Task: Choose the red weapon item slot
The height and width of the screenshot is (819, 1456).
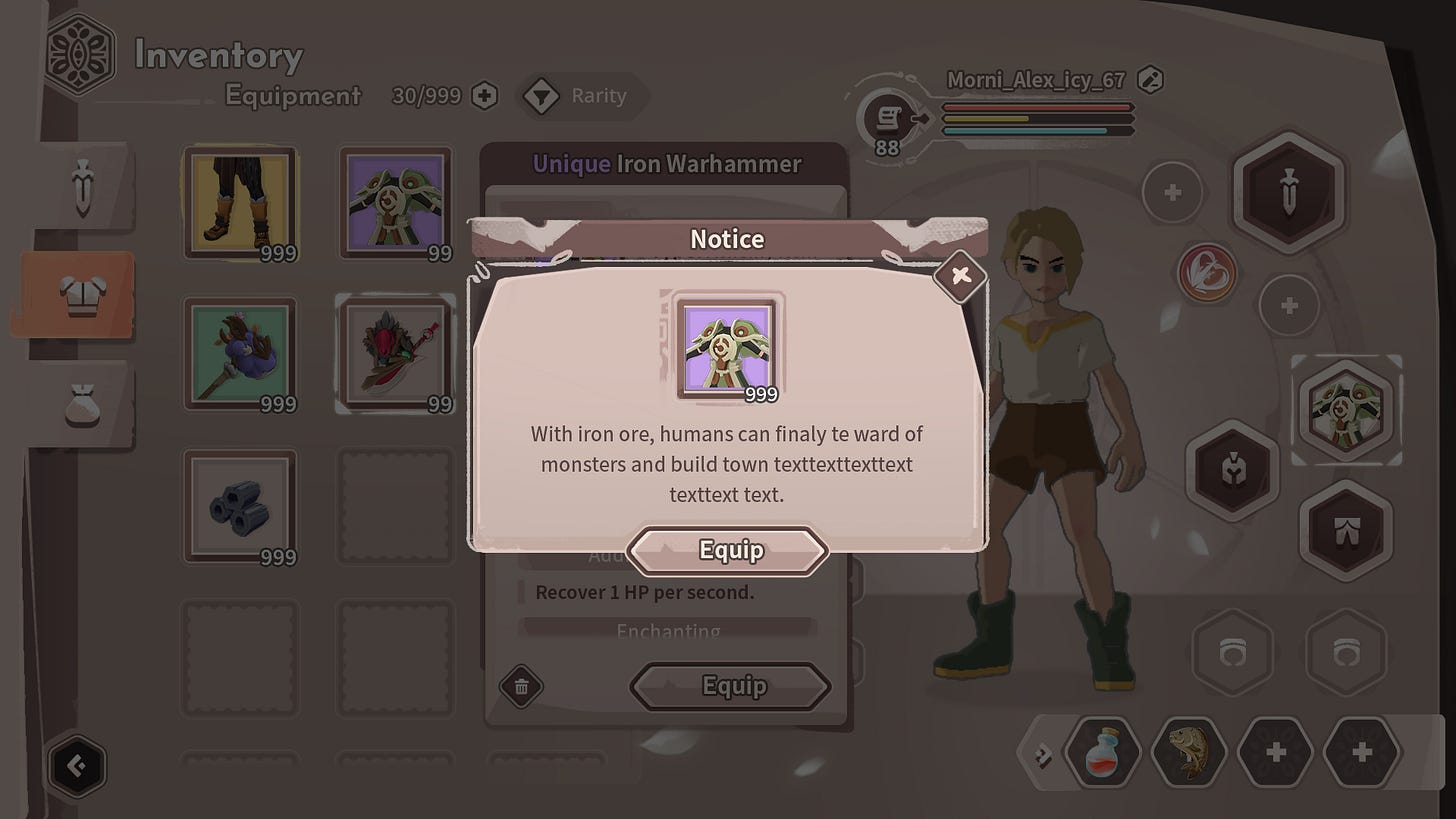Action: (394, 354)
